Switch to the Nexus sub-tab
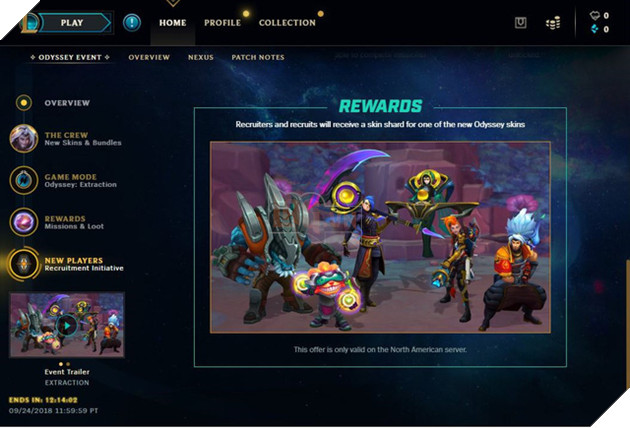The height and width of the screenshot is (428, 630). [x=200, y=57]
